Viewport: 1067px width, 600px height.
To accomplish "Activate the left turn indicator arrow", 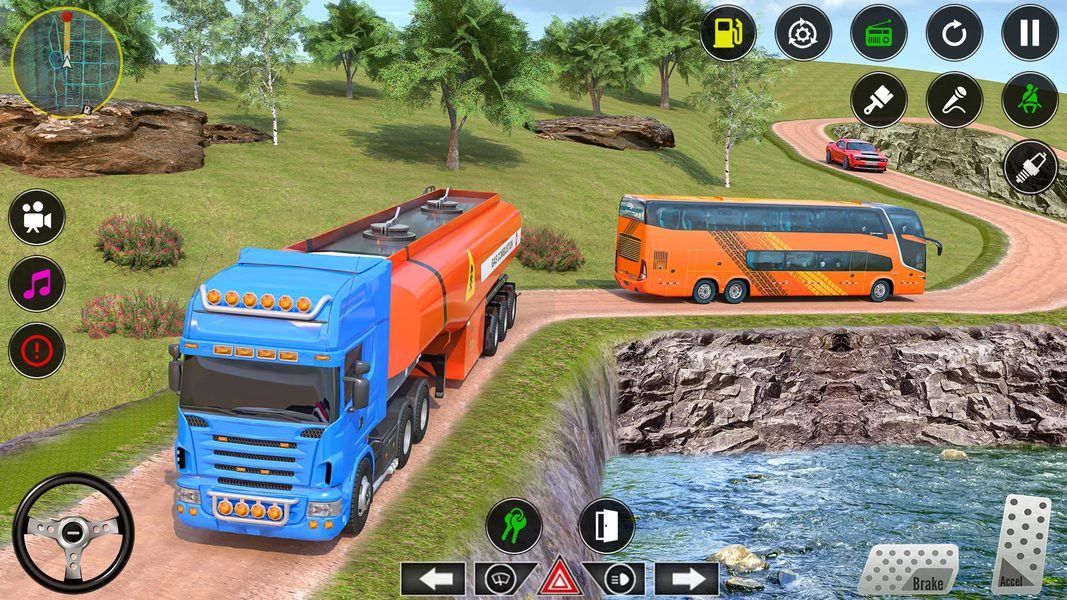I will click(x=433, y=579).
